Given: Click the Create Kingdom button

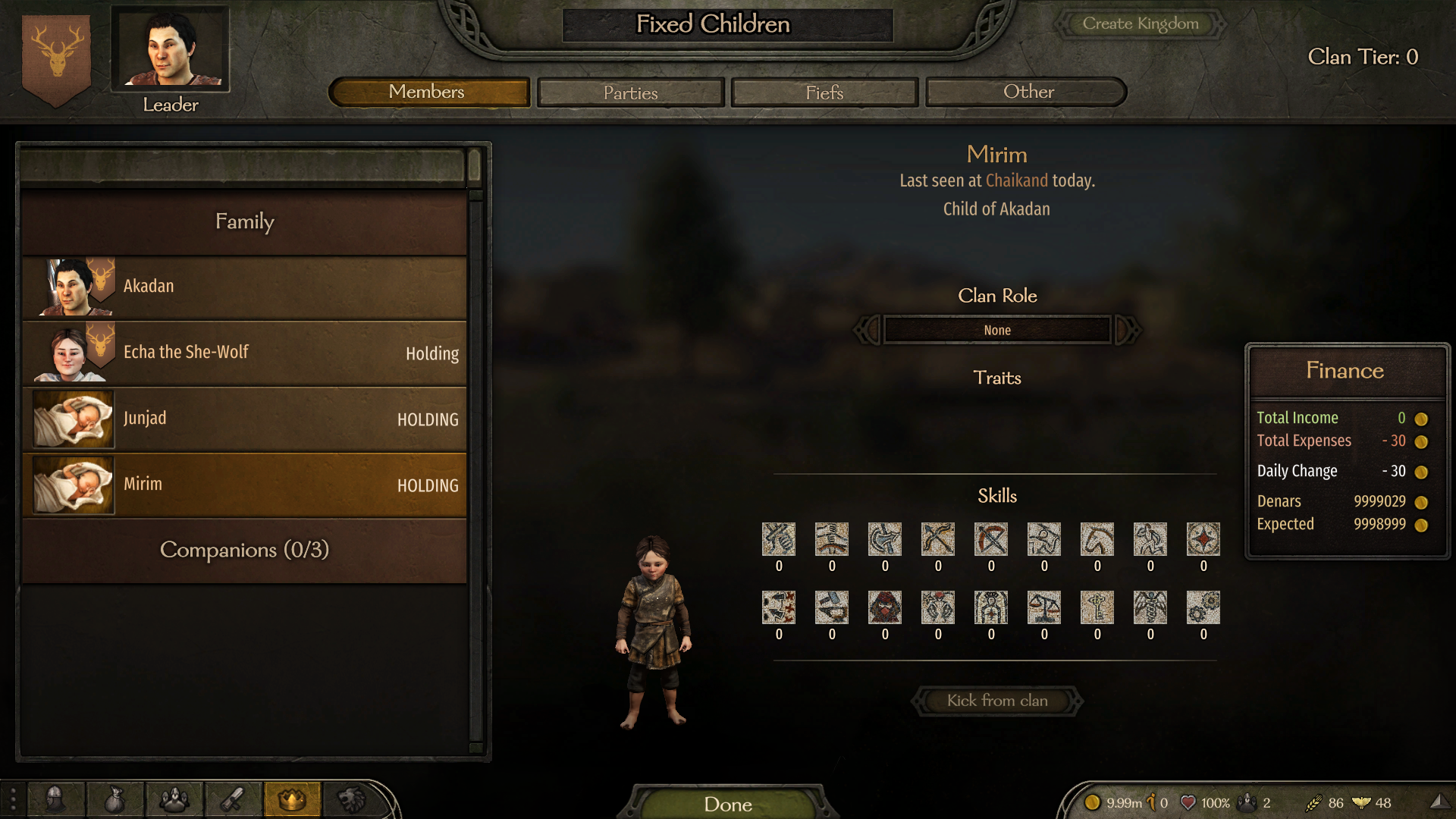Looking at the screenshot, I should coord(1140,24).
